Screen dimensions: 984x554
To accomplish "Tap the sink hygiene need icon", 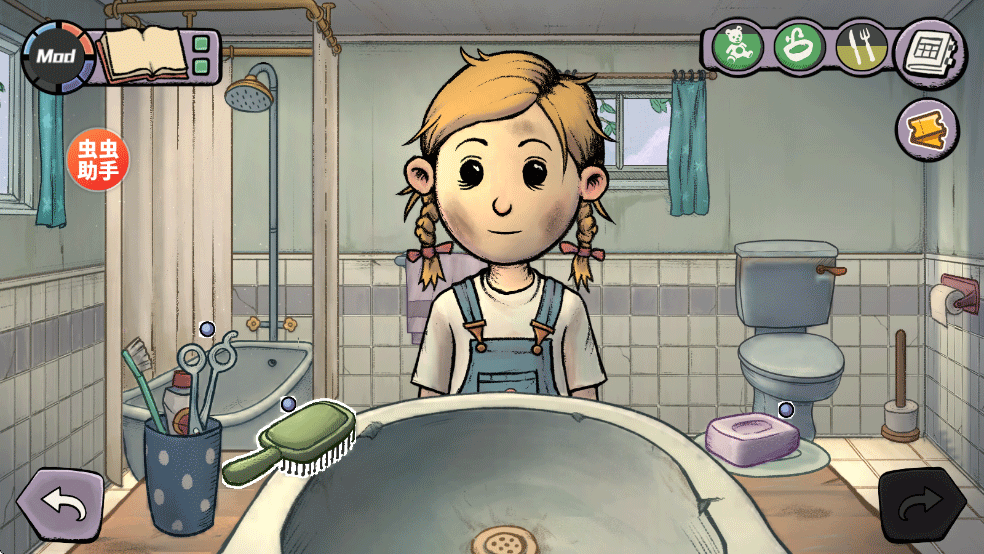I will [799, 46].
